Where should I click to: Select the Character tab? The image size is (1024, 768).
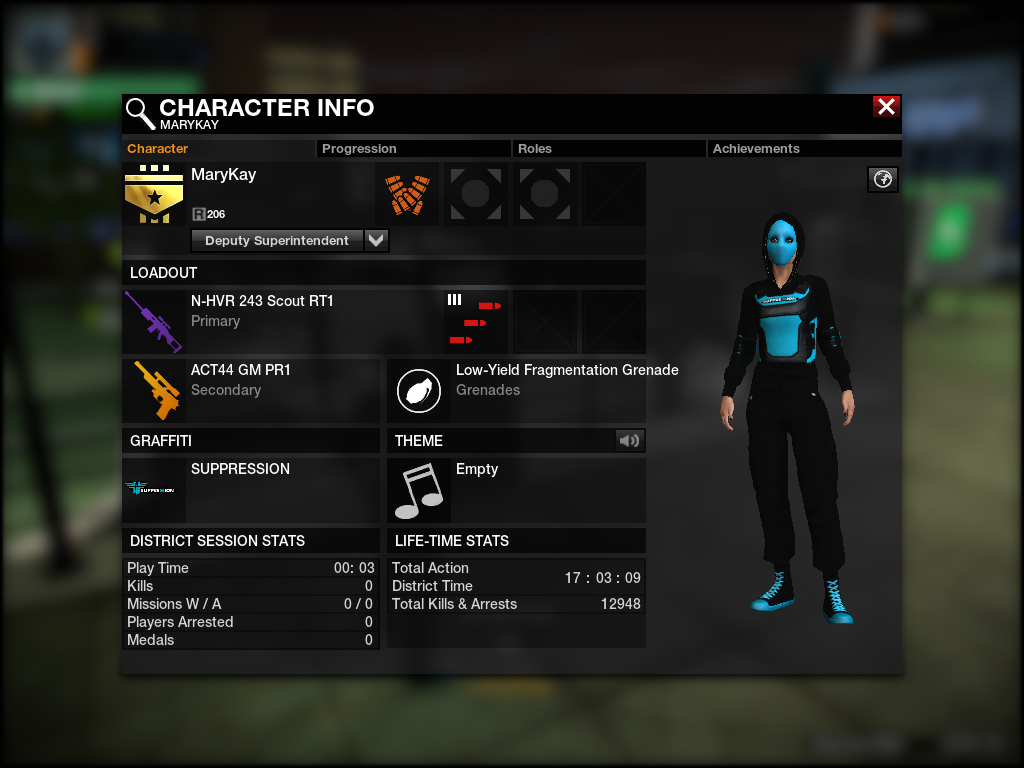pyautogui.click(x=158, y=149)
